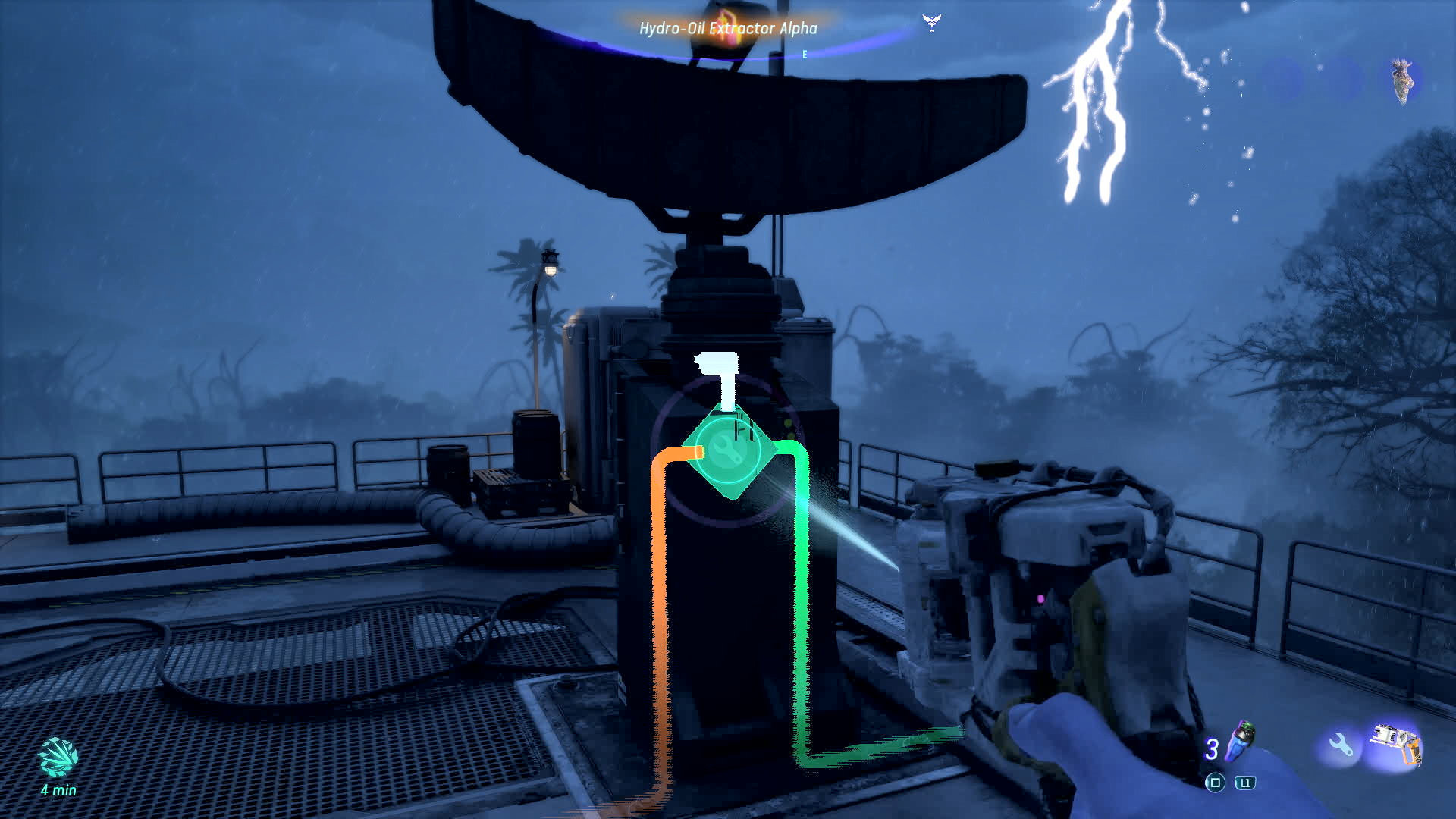
Task: Click the winged ikran marker on the compass
Action: (931, 21)
